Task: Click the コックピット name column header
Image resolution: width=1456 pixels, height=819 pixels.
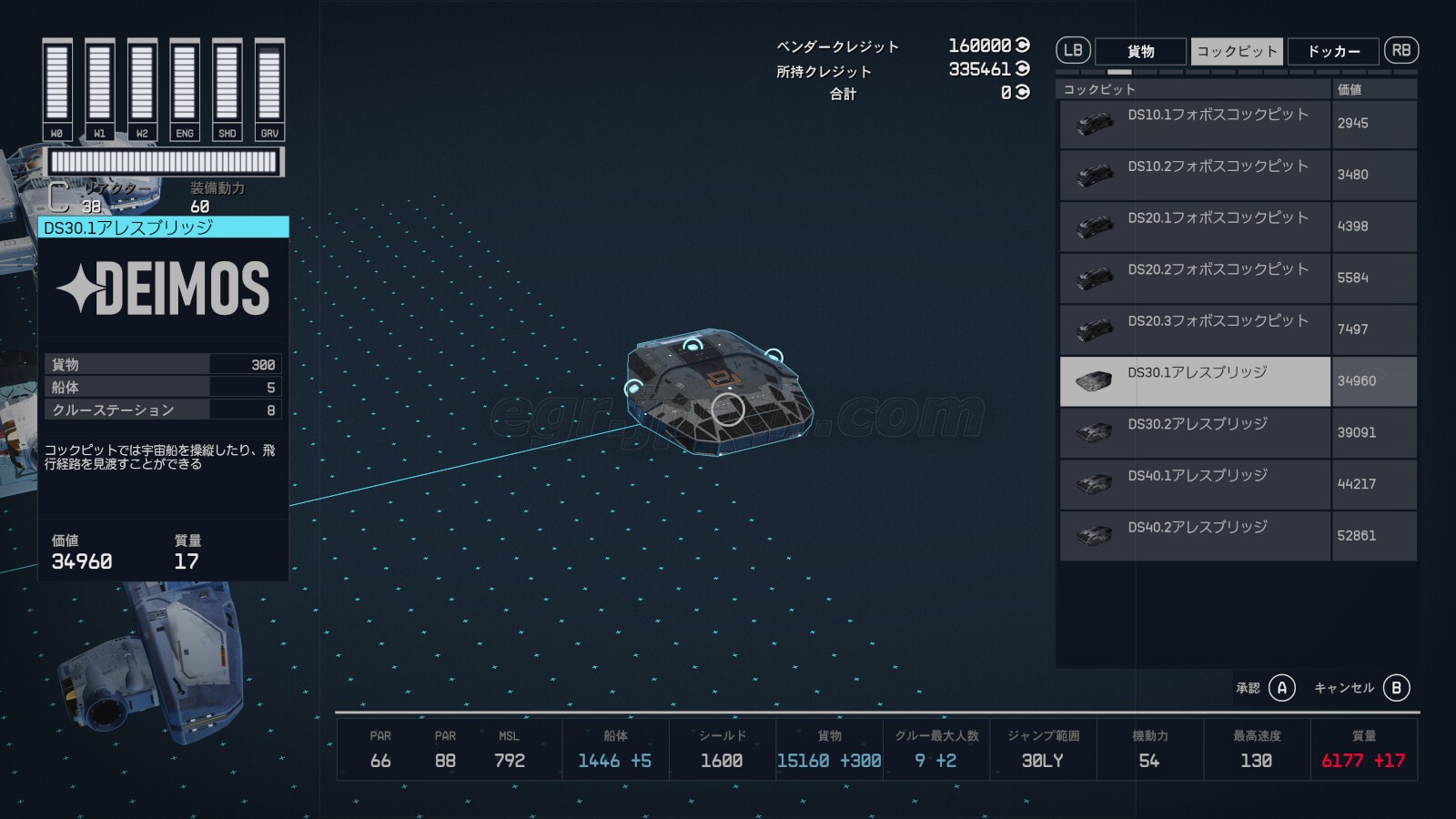Action: tap(1193, 89)
